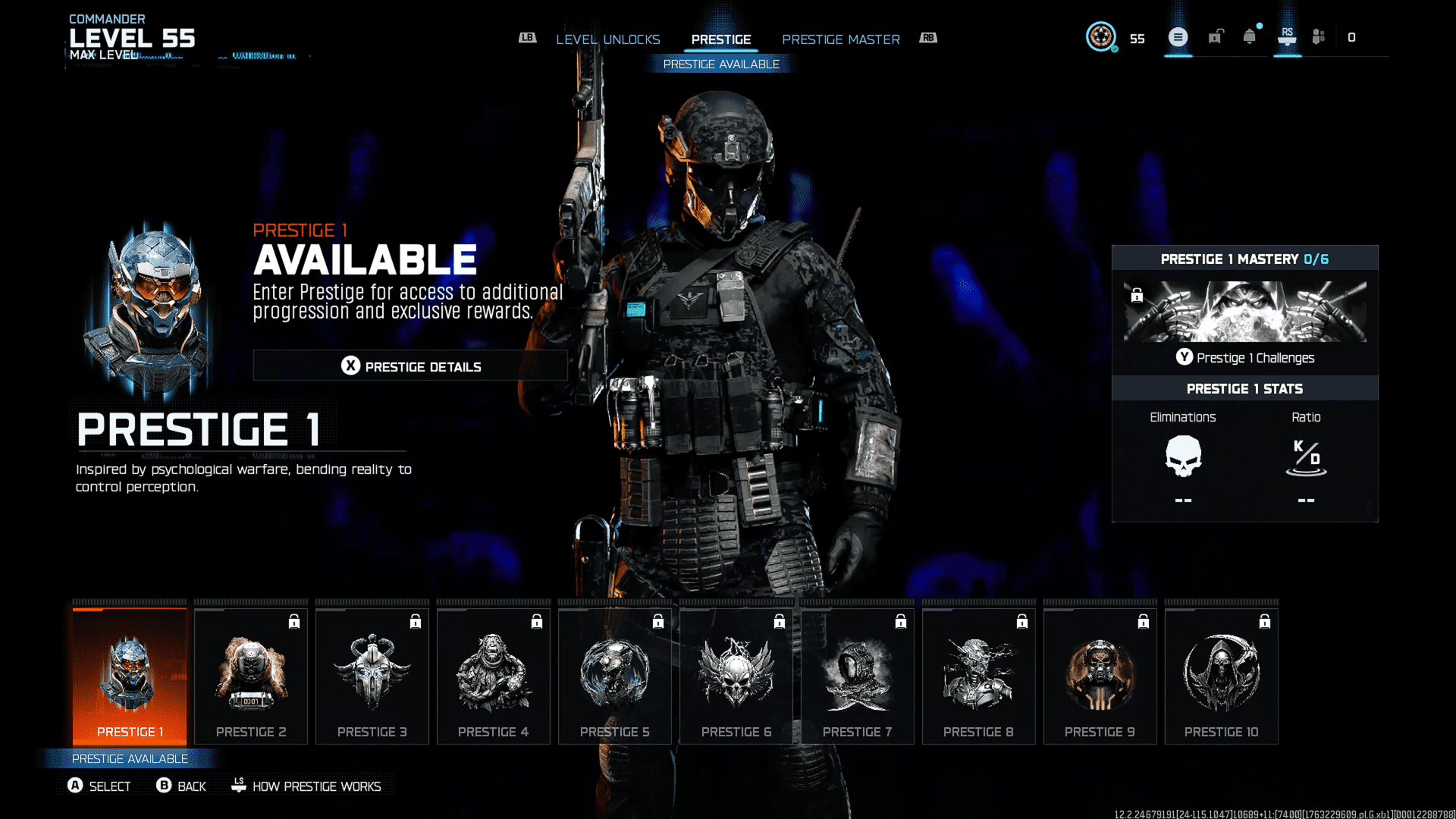Pick the Prestige 8 tile
This screenshot has height=819, width=1456.
(979, 676)
